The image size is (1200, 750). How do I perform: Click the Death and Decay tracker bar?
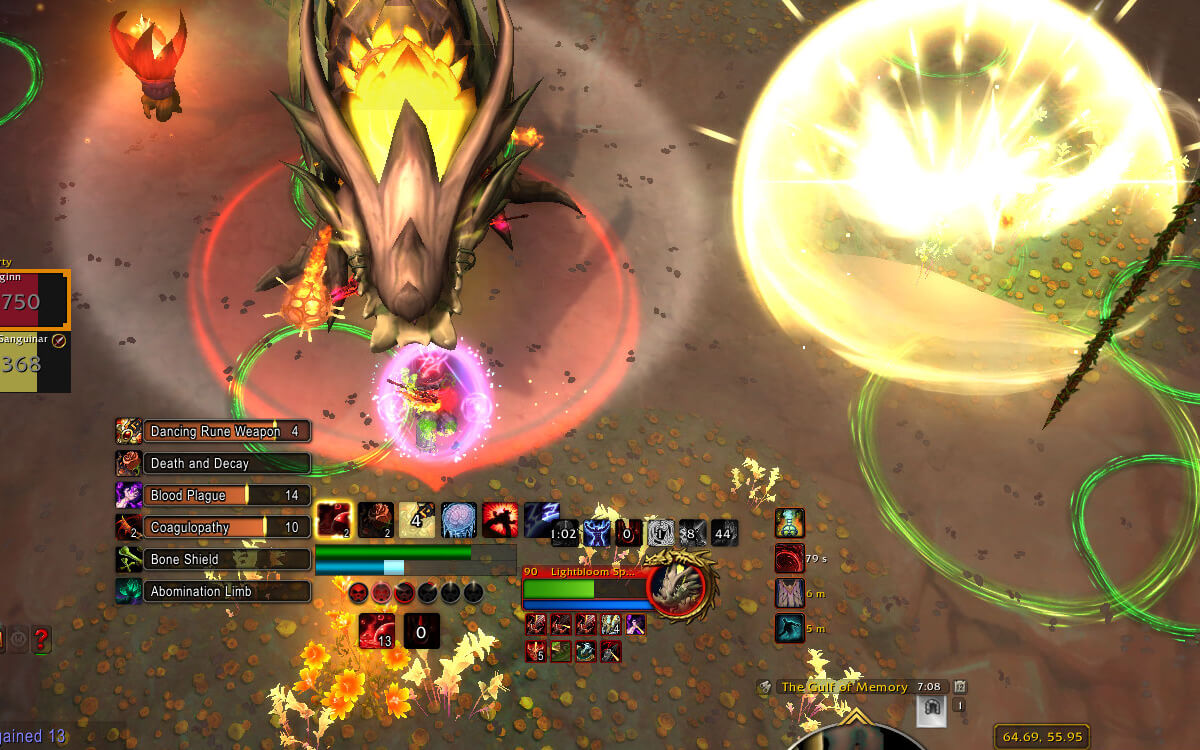click(x=226, y=464)
